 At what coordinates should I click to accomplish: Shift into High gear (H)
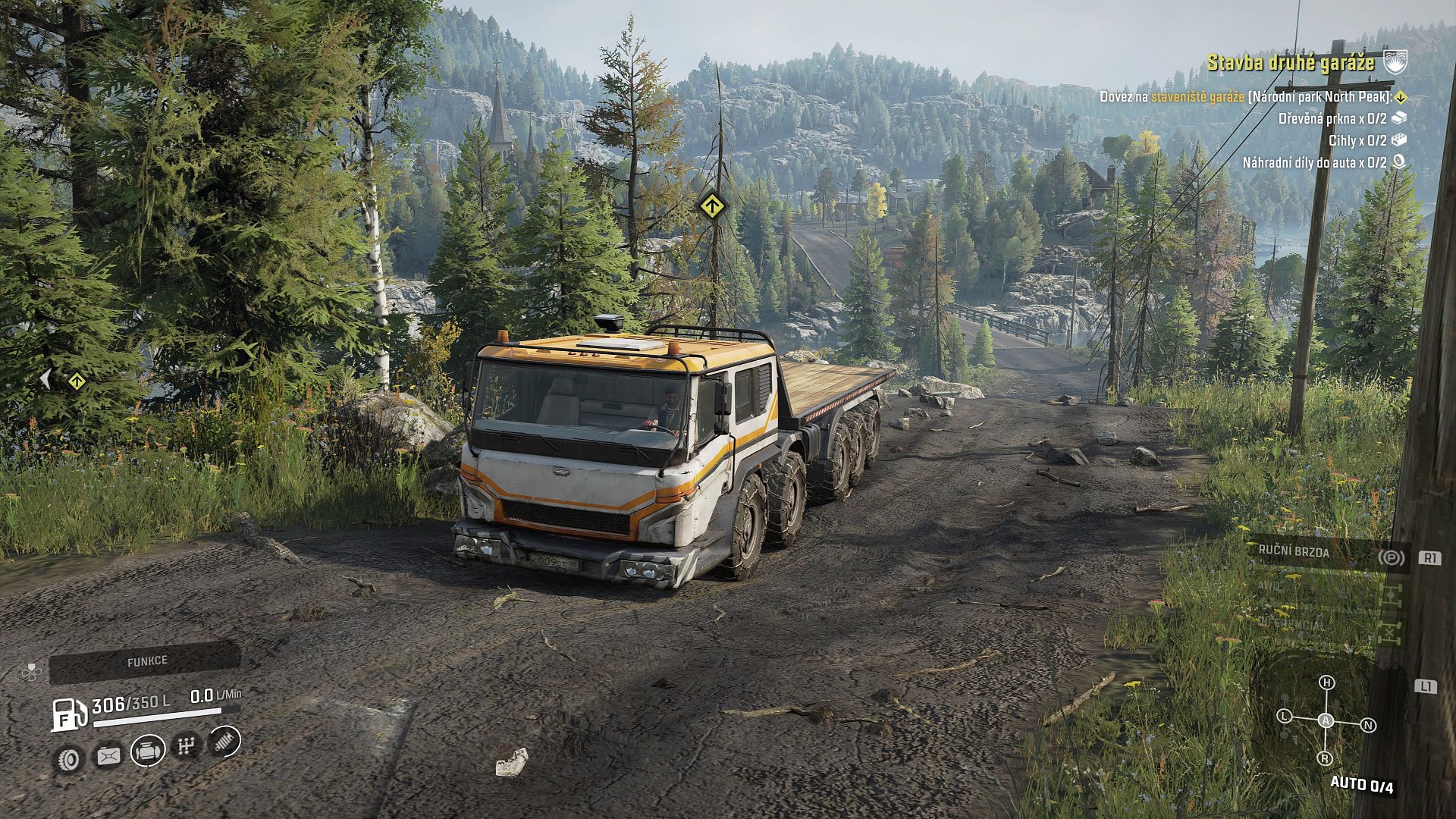(x=1326, y=682)
